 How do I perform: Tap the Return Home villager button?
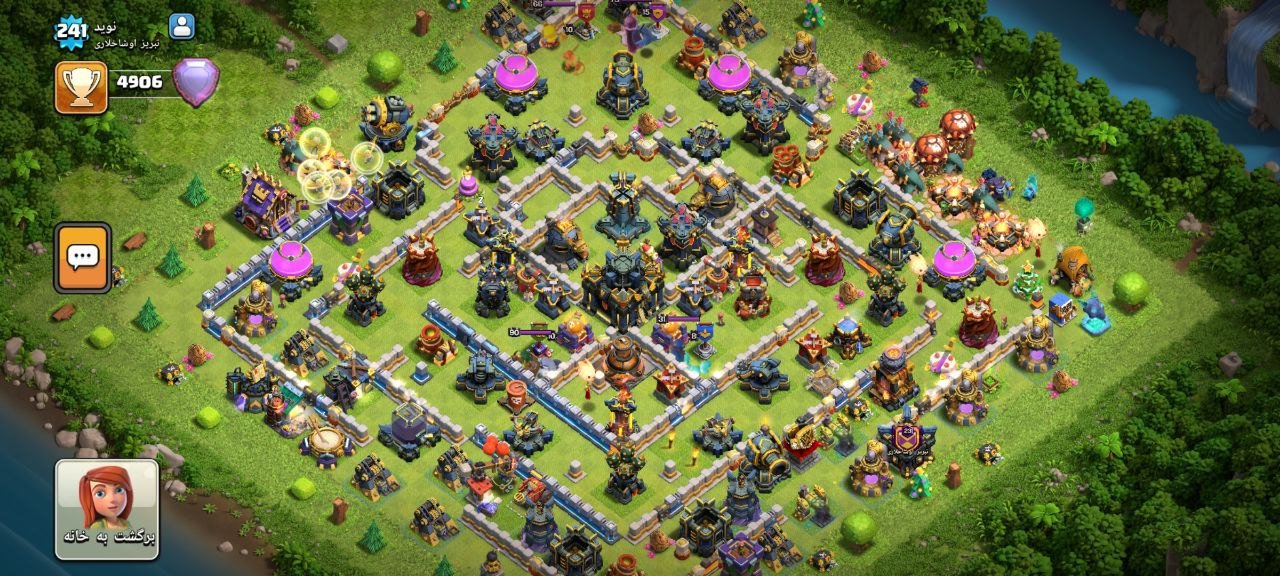point(106,508)
